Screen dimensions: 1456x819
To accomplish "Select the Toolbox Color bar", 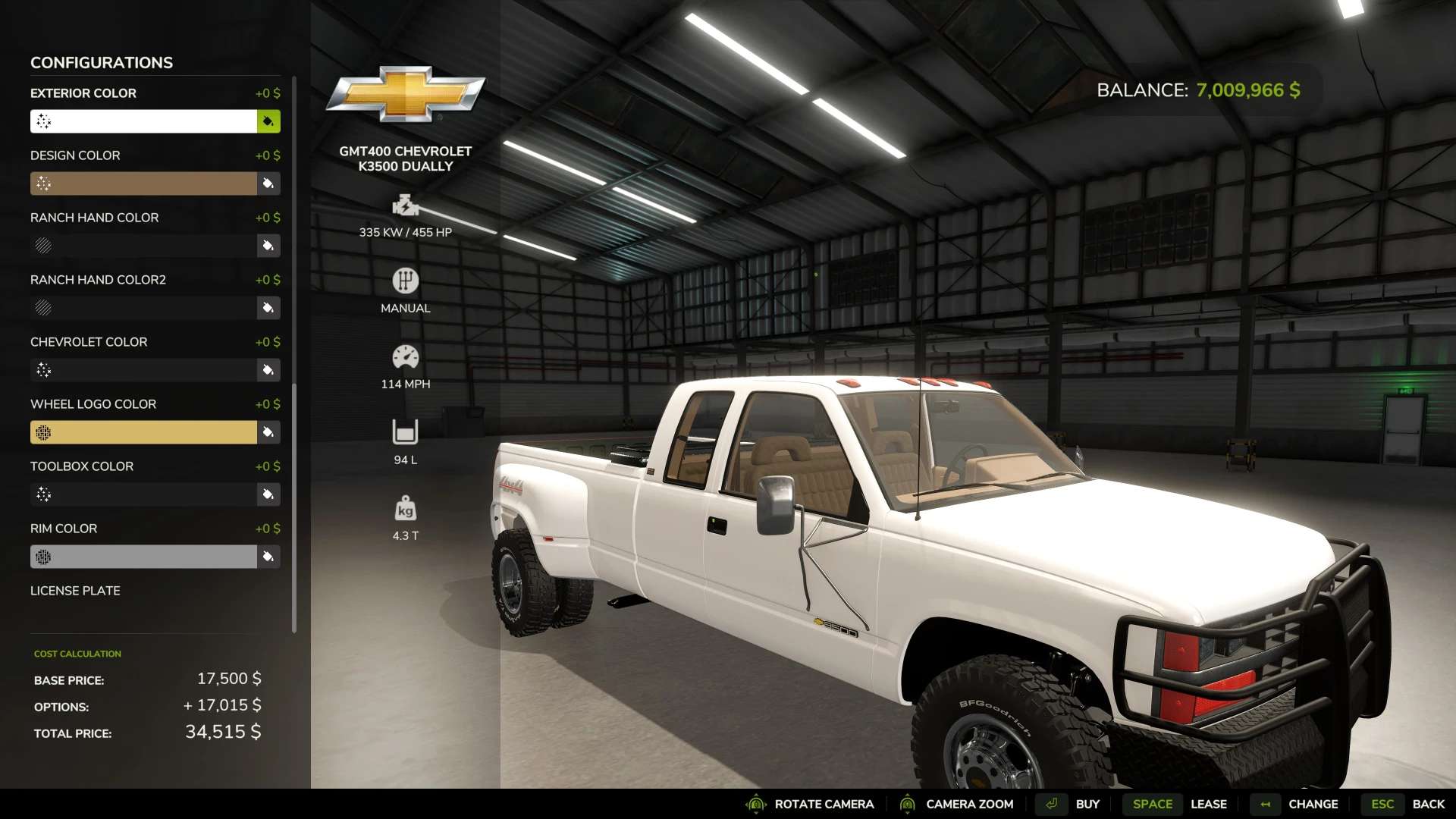I will [x=143, y=494].
